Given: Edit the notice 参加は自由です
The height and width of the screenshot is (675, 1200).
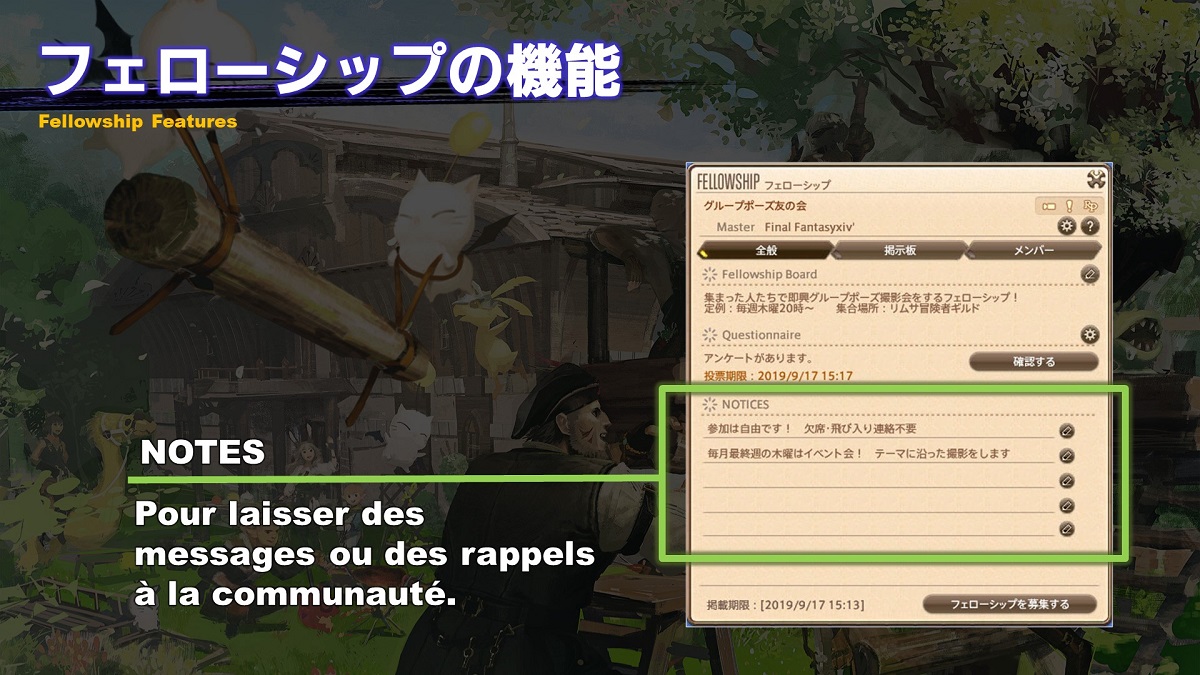Looking at the screenshot, I should click(1067, 431).
